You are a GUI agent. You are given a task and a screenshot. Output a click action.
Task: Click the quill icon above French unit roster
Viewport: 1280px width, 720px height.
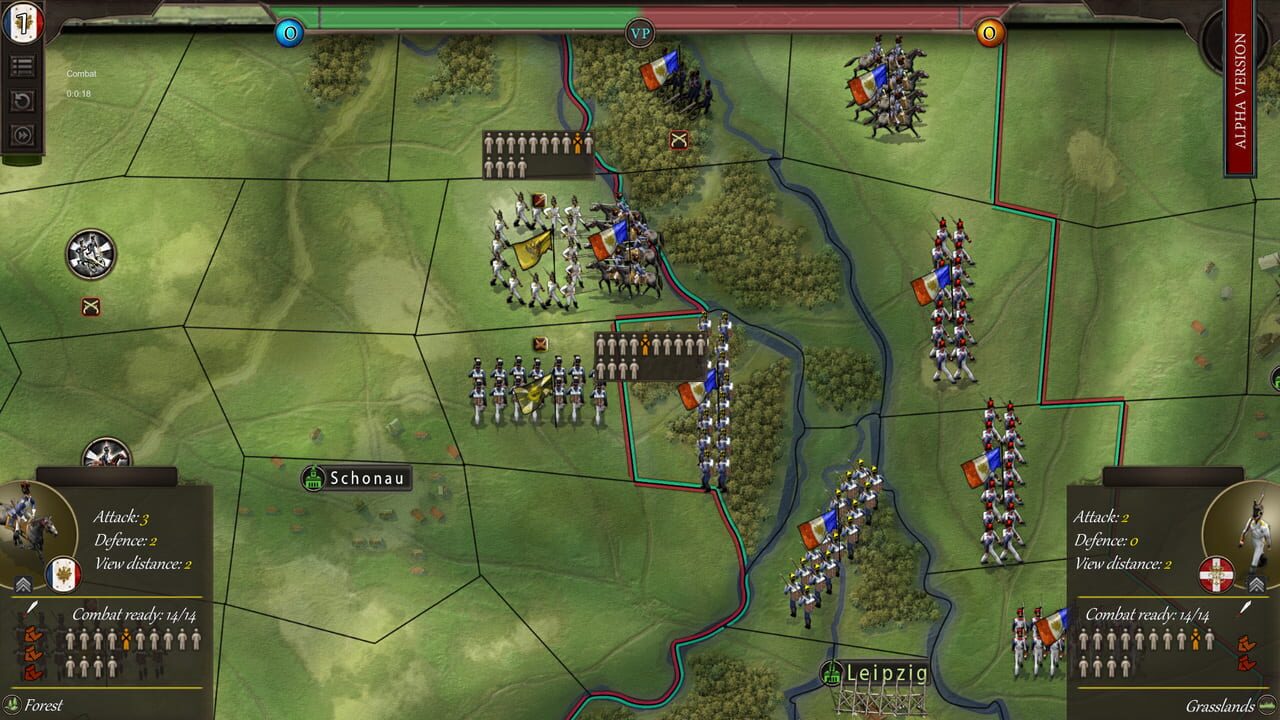(31, 608)
